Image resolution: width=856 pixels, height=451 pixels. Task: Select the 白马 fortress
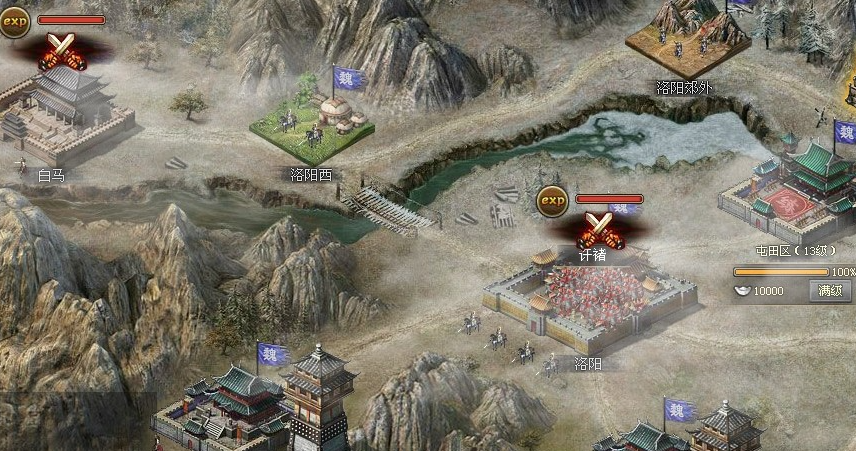(62, 115)
